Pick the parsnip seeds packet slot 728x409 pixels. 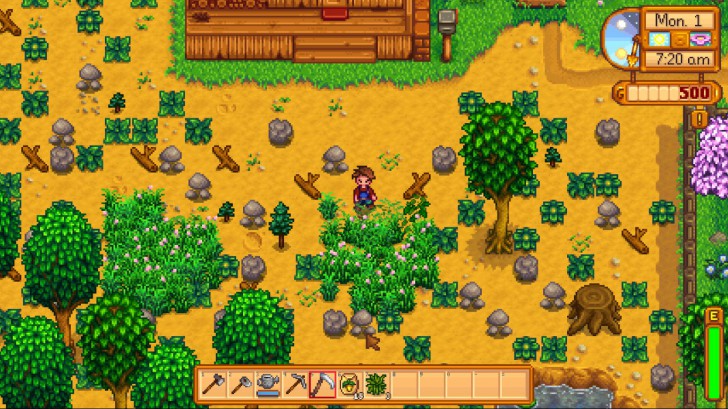[x=350, y=383]
